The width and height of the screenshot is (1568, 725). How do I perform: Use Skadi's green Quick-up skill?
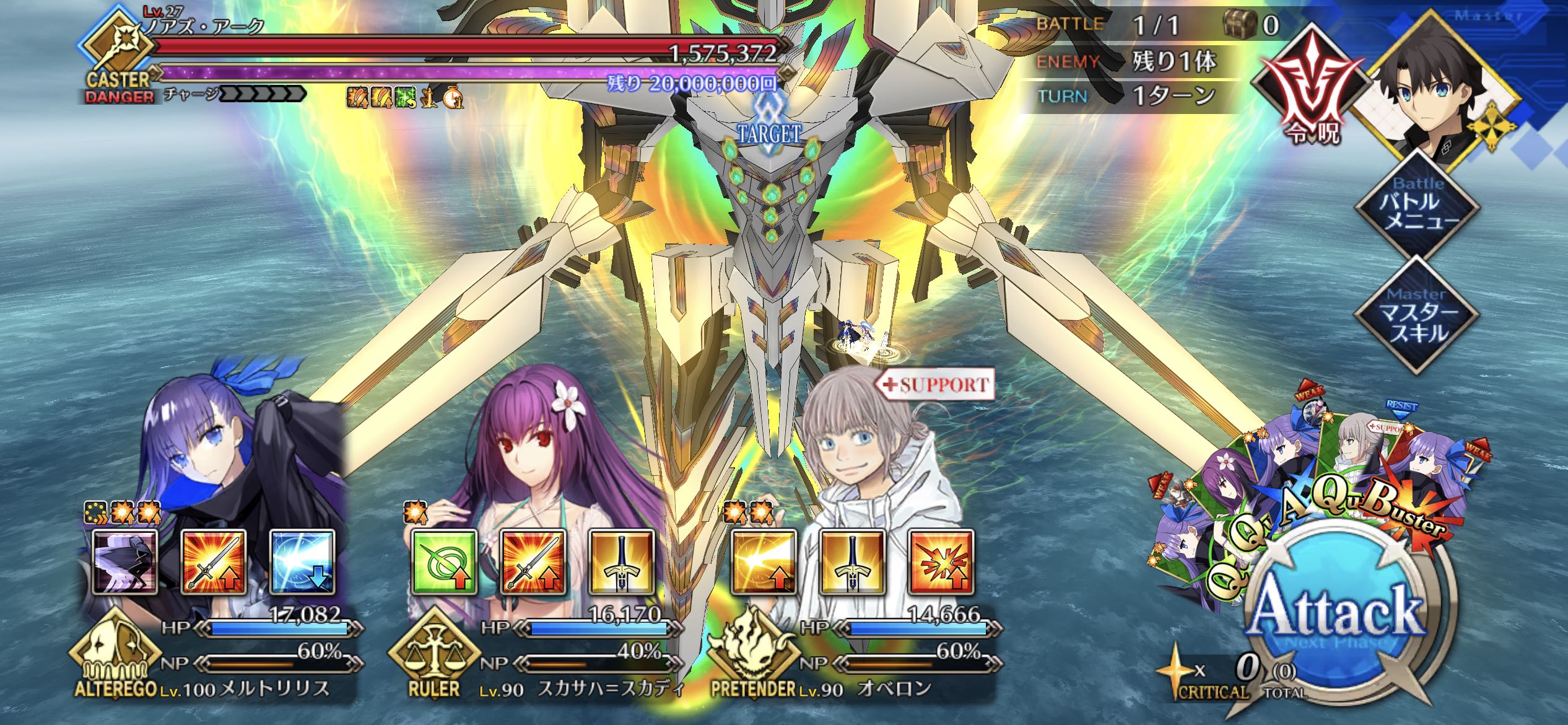444,562
